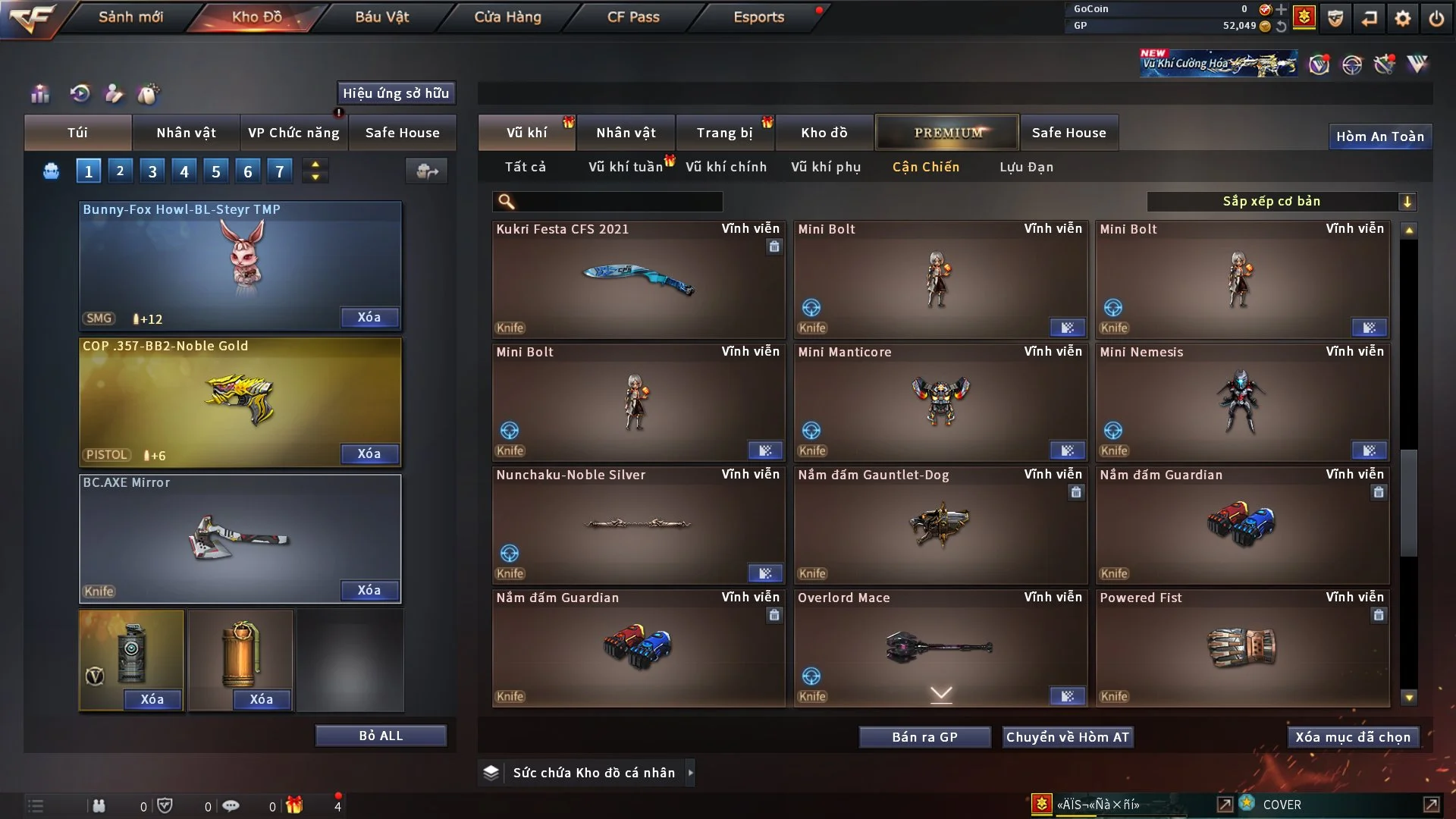Show the Lựu Đạn category

(1026, 167)
